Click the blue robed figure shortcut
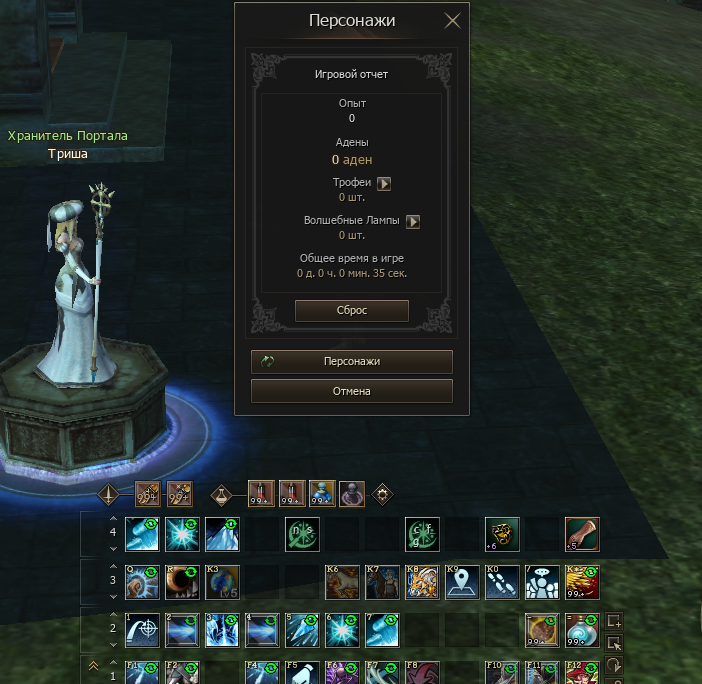This screenshot has height=684, width=702. (x=322, y=494)
